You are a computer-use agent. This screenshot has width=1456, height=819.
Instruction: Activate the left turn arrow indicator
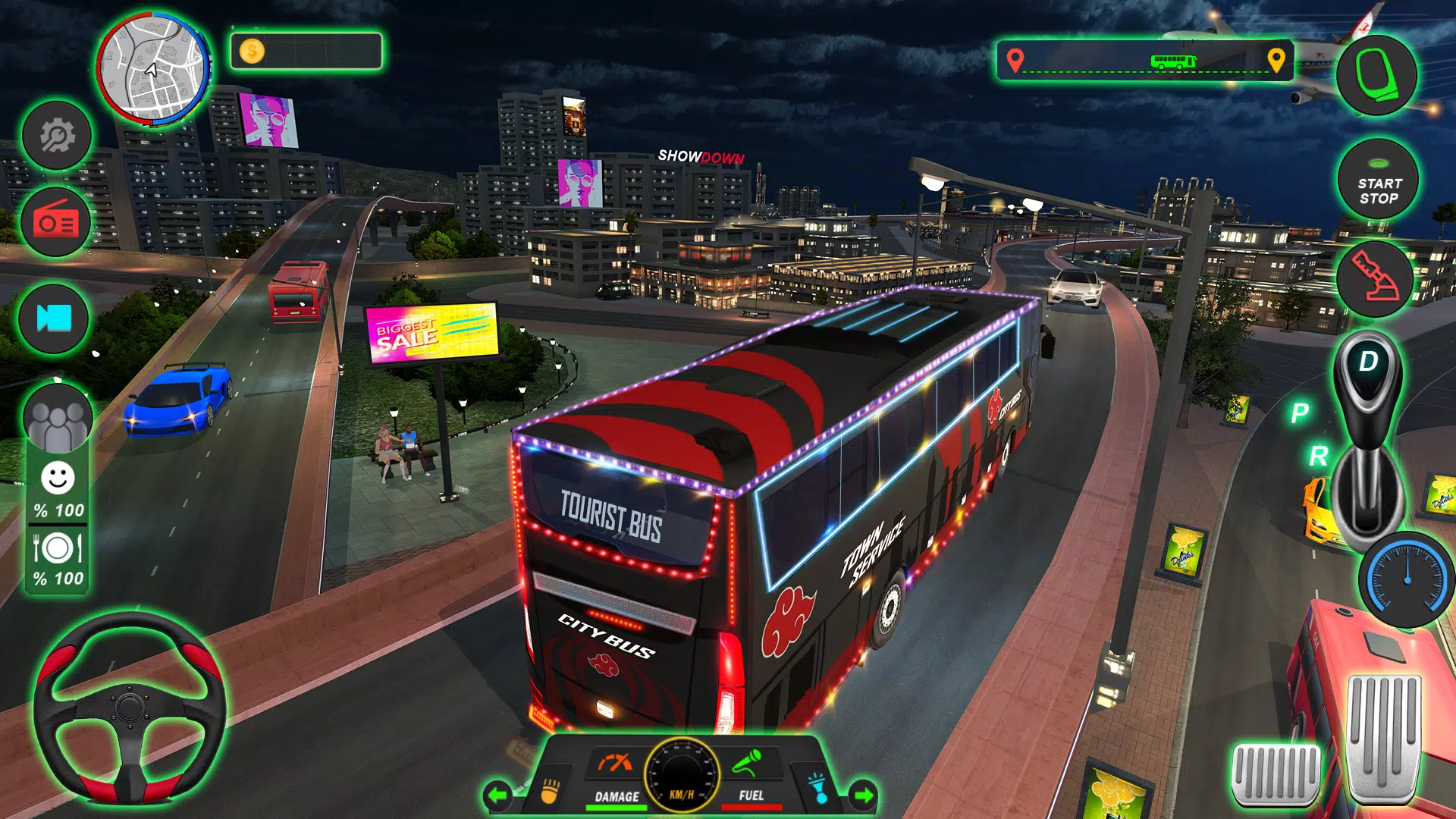point(497,795)
